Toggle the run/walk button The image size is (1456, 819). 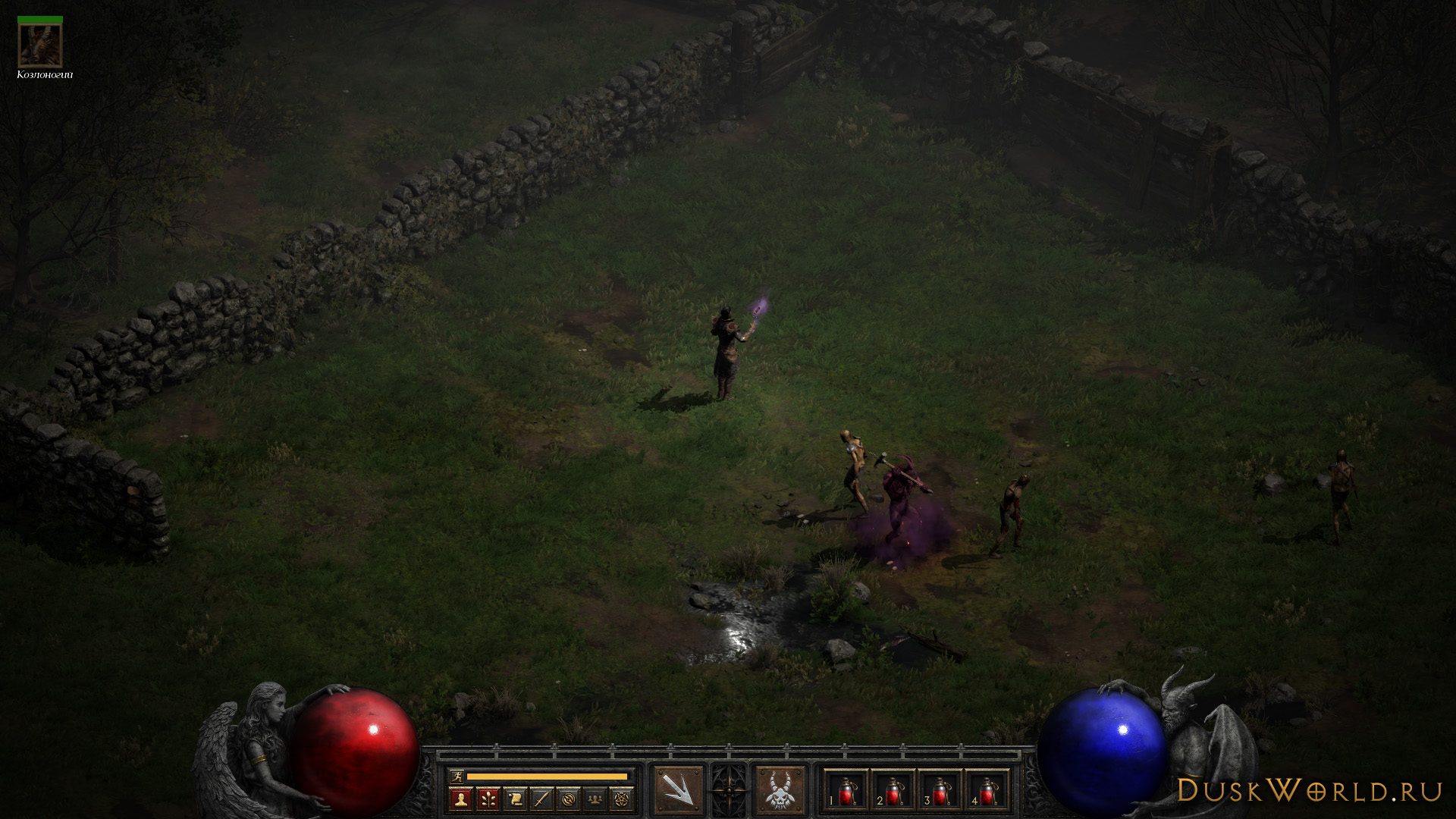(457, 776)
